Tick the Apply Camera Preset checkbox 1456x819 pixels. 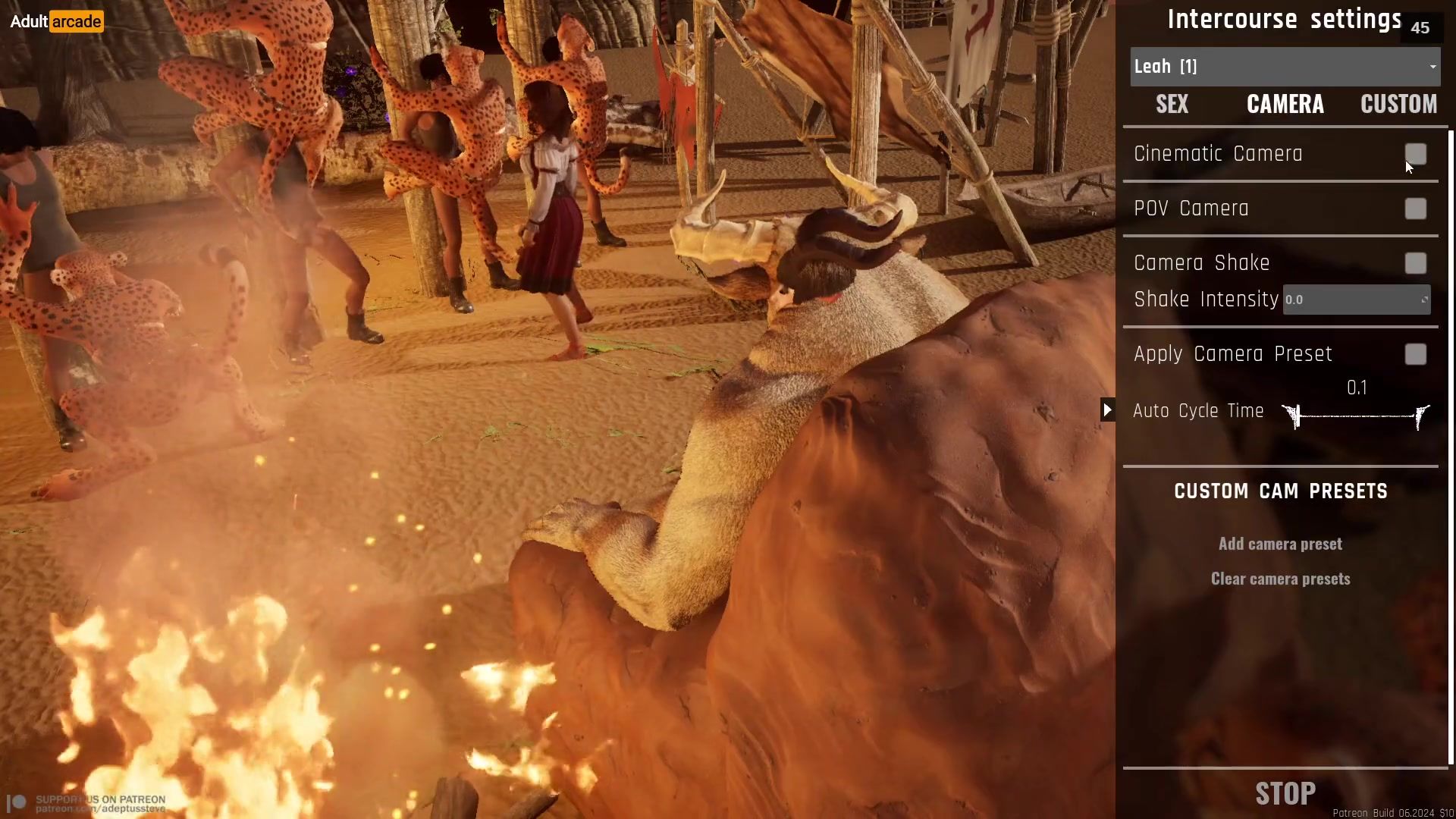[1415, 354]
